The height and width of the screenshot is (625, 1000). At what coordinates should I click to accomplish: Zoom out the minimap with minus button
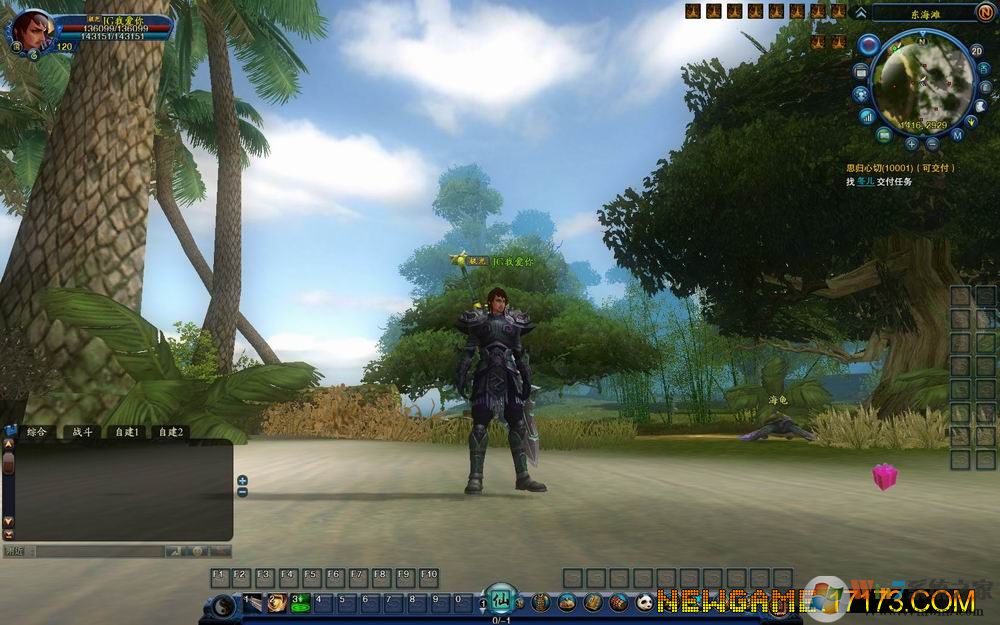932,143
